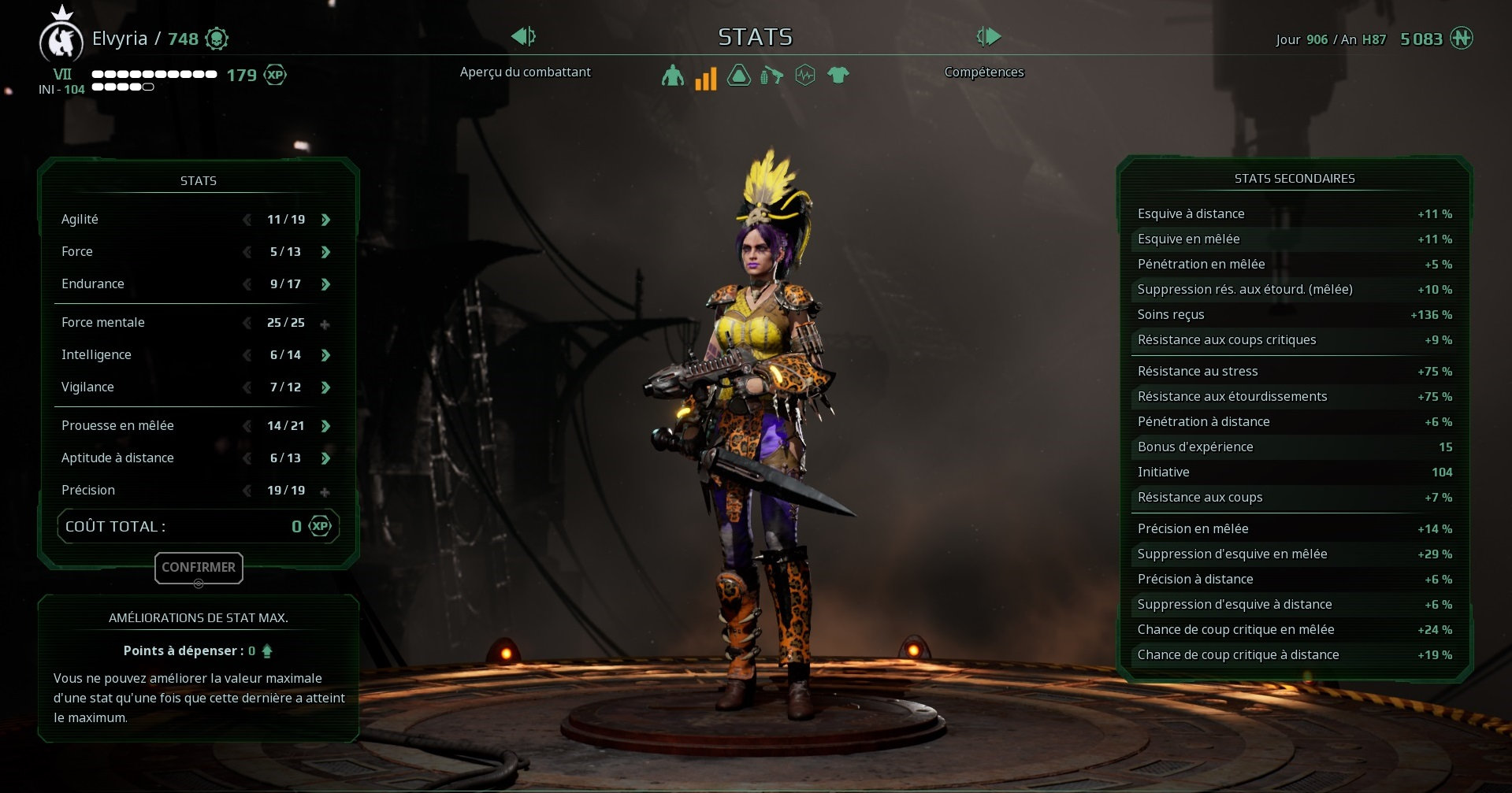The image size is (1512, 793).
Task: Increase the Endurance stat
Action: [325, 284]
